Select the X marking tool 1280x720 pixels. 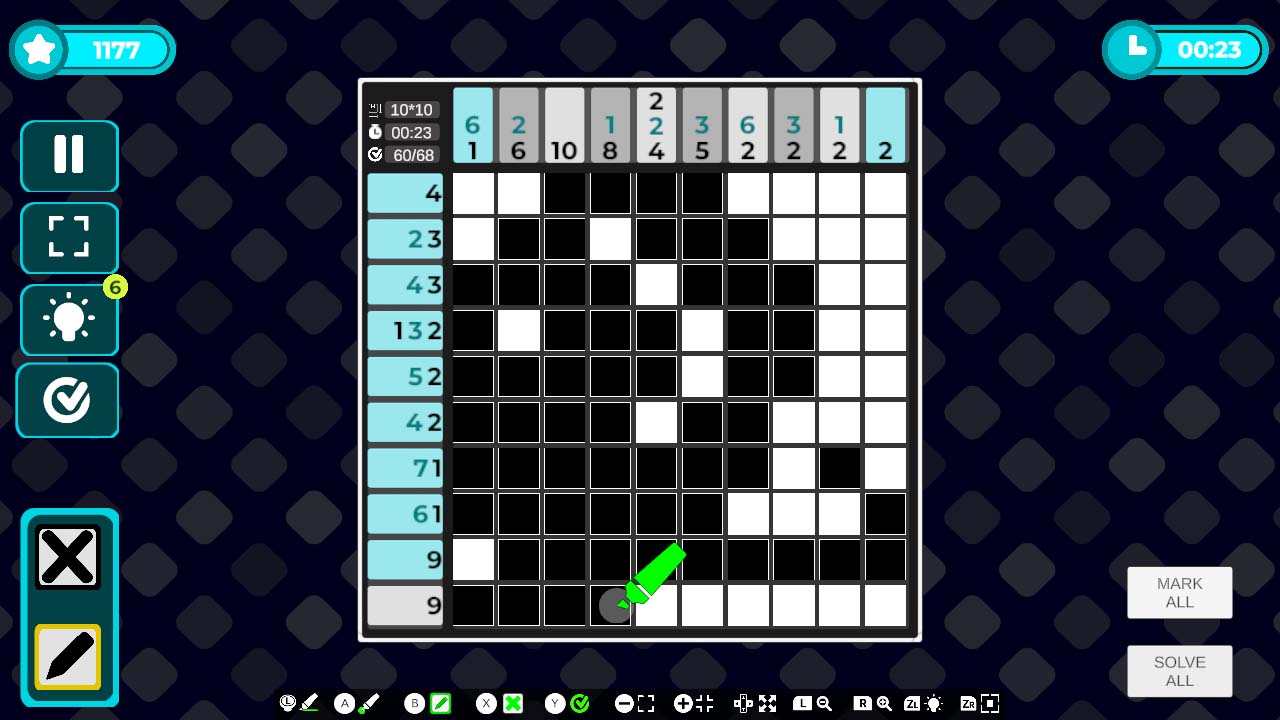click(68, 556)
